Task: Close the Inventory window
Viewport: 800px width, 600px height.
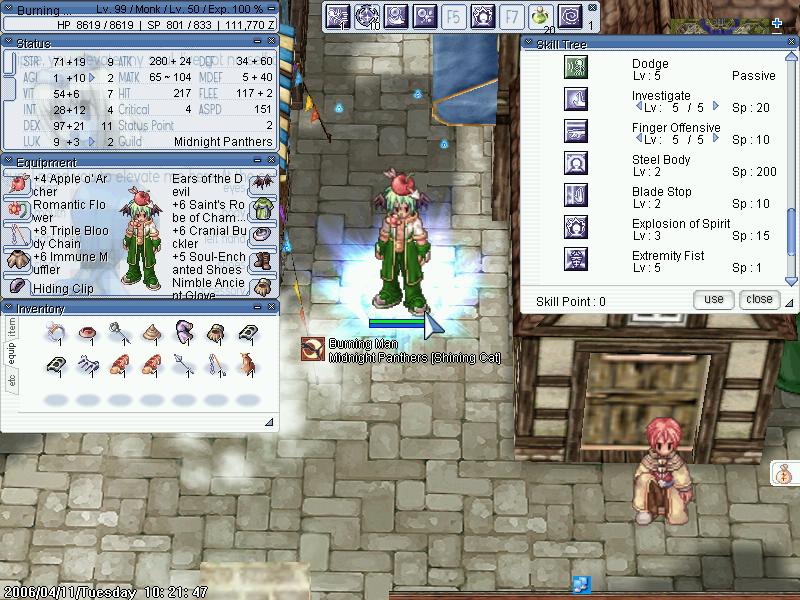Action: point(270,308)
